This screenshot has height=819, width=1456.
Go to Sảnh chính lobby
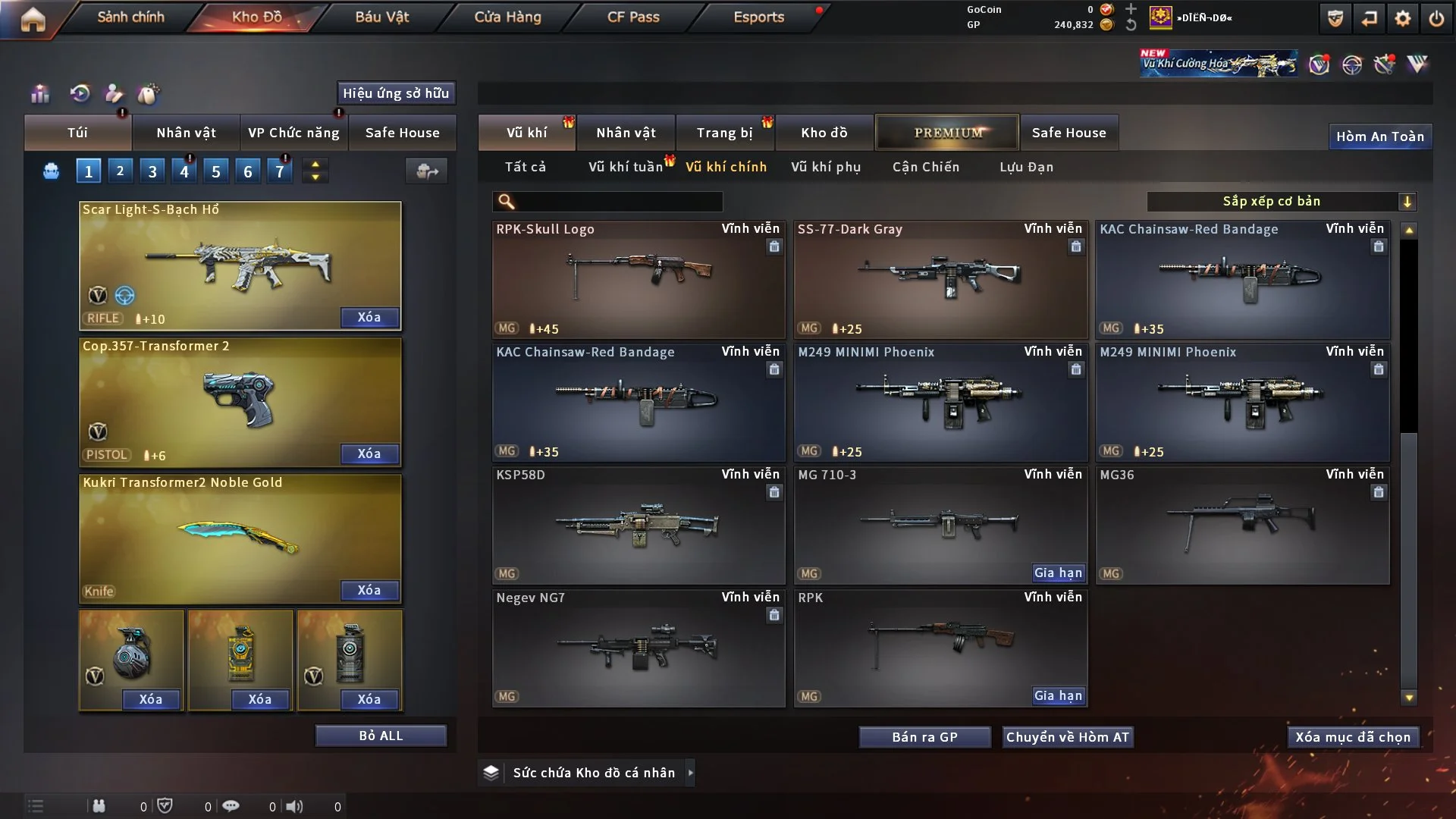[130, 17]
